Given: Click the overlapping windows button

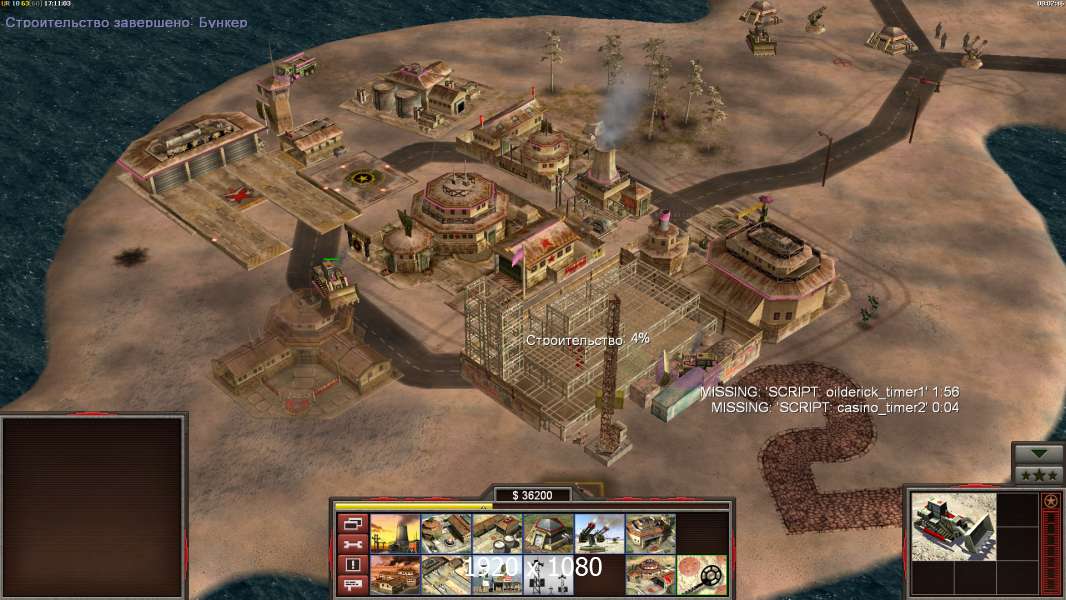Looking at the screenshot, I should [x=352, y=523].
